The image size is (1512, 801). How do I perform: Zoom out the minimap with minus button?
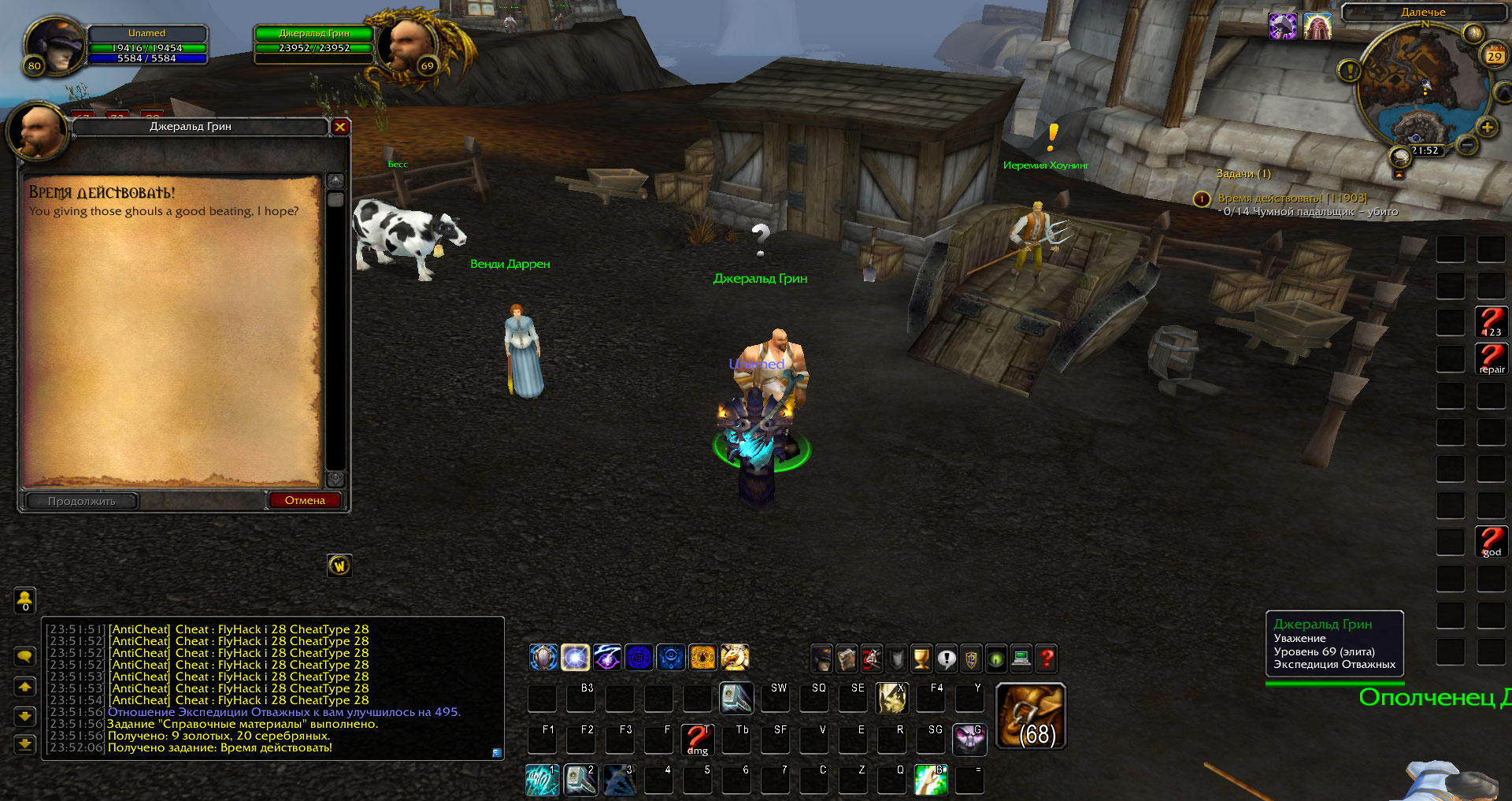[x=1466, y=145]
